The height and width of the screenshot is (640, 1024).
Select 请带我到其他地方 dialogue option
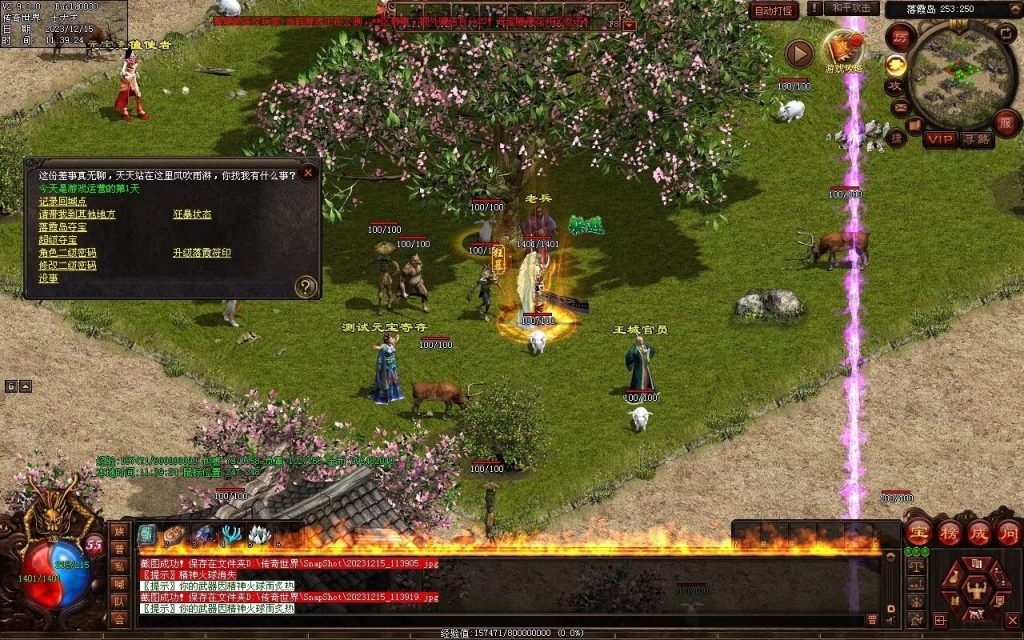[x=77, y=214]
